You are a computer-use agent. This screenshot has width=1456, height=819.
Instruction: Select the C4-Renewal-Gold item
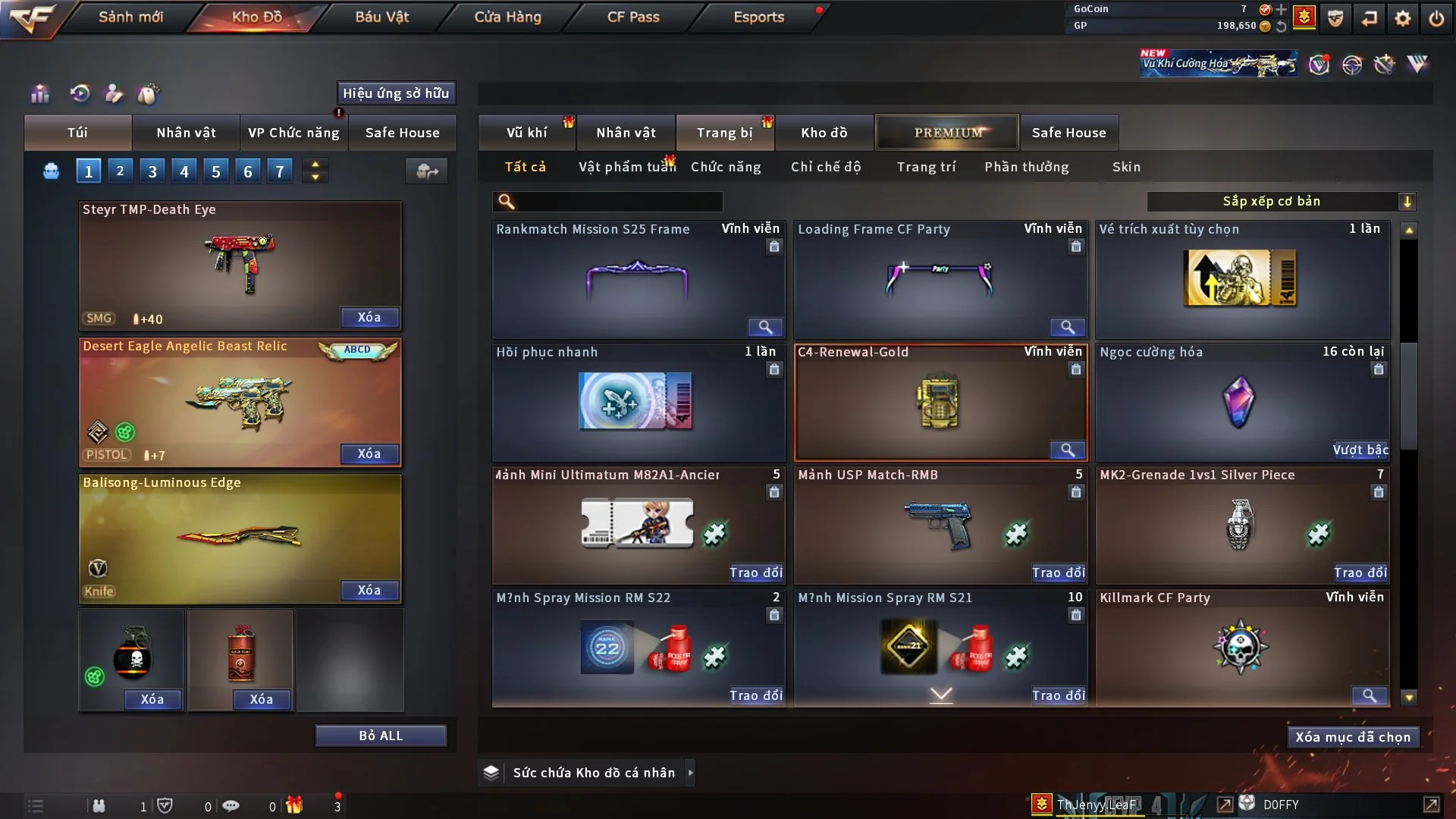940,402
